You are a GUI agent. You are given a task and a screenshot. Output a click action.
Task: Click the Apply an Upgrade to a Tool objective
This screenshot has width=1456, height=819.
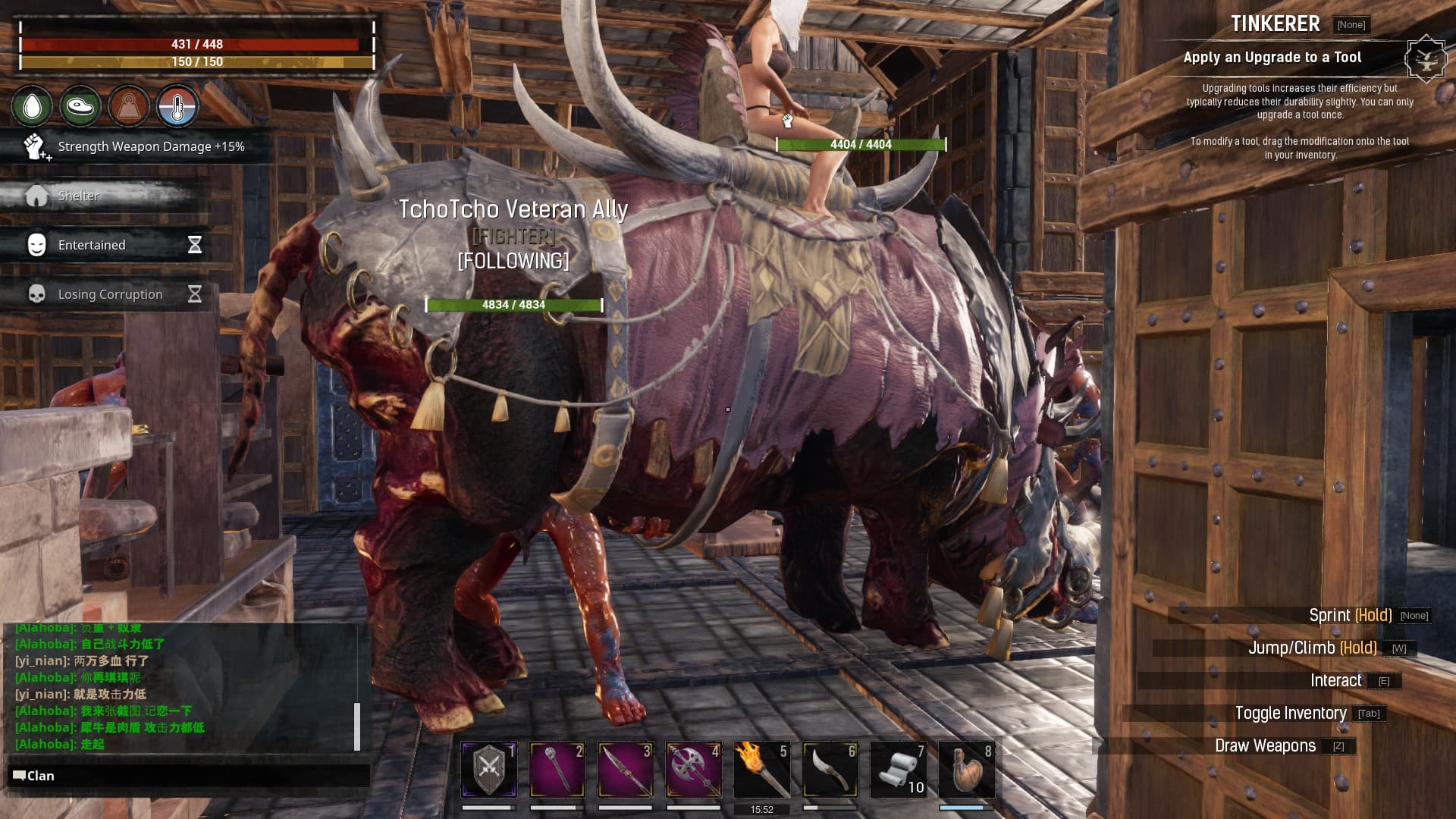tap(1272, 58)
